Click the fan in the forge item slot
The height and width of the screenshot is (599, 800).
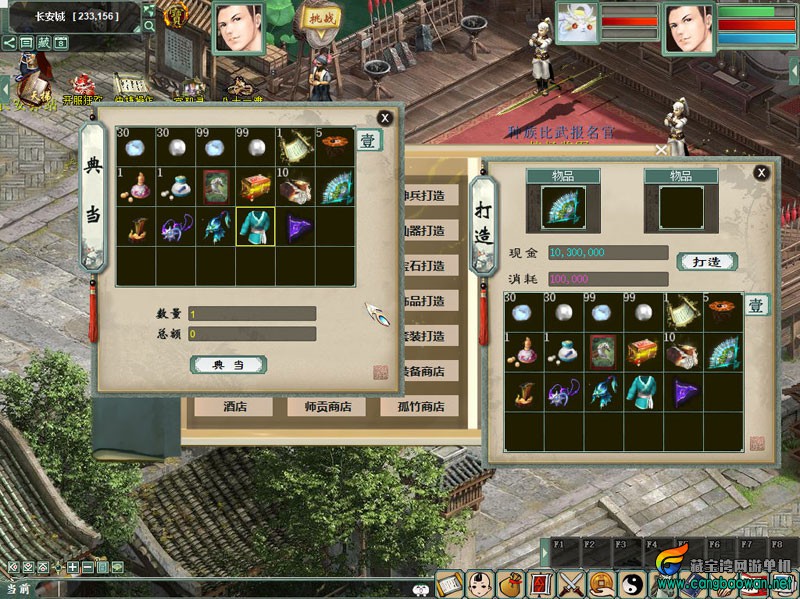click(563, 208)
